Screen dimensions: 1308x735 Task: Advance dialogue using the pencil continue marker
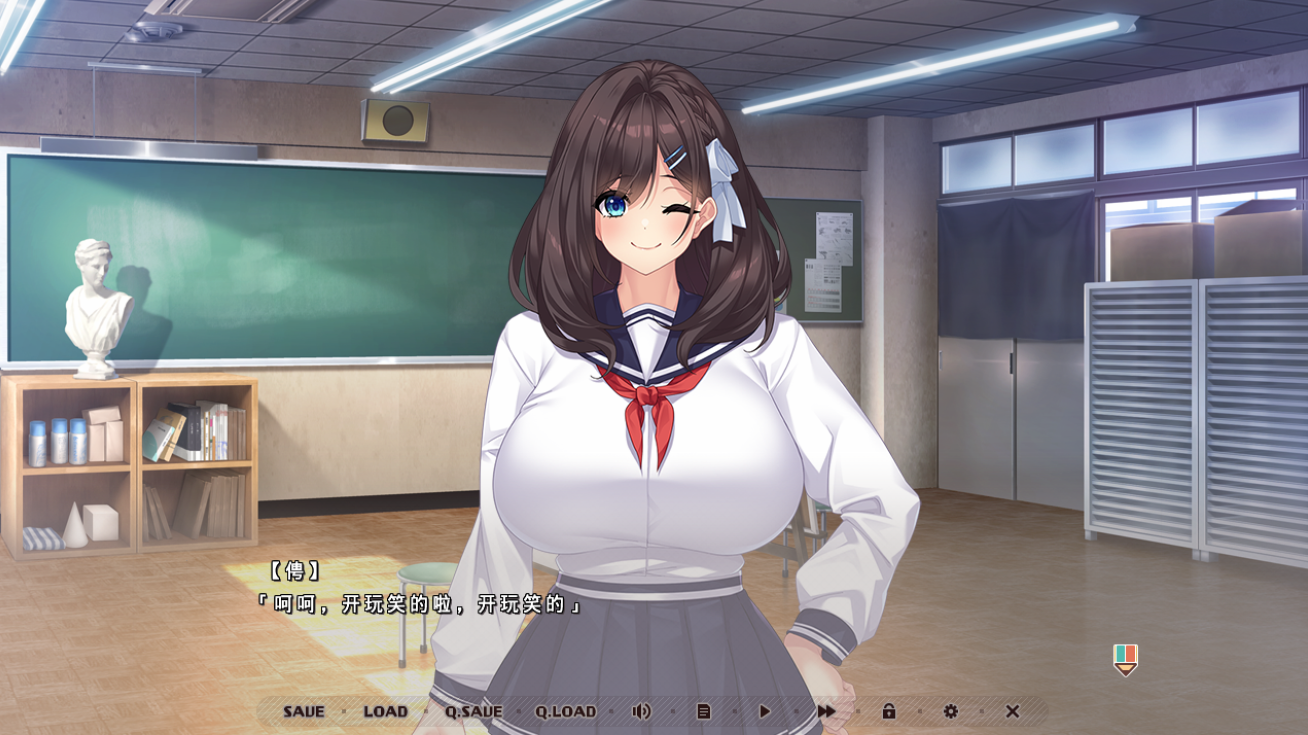coord(1125,659)
